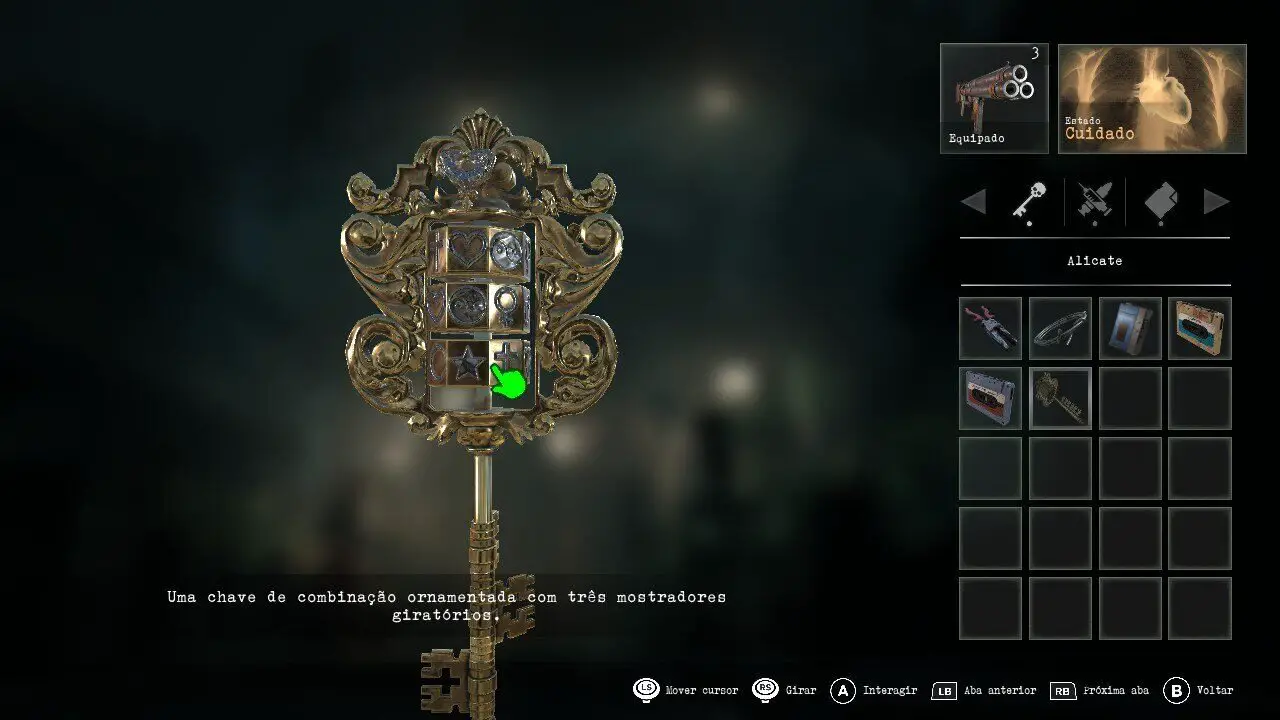
Task: Select the beige cassette tape slot
Action: point(1200,328)
